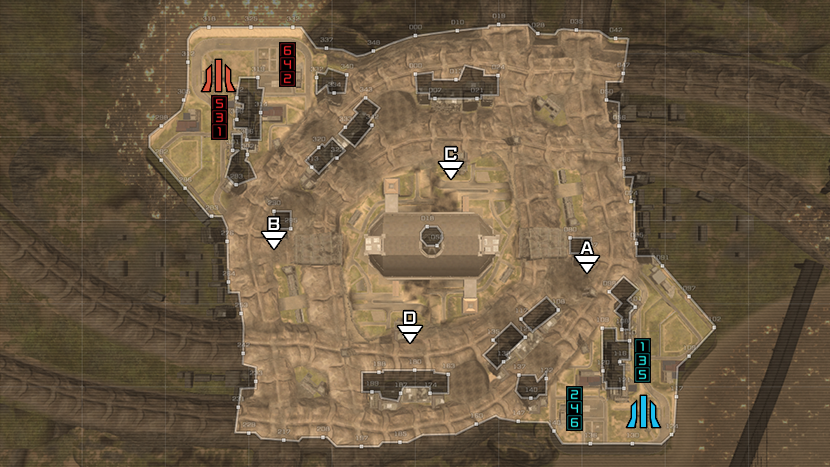The image size is (830, 467).
Task: Choose the red 6-4-2 spawn marker
Action: click(x=287, y=65)
